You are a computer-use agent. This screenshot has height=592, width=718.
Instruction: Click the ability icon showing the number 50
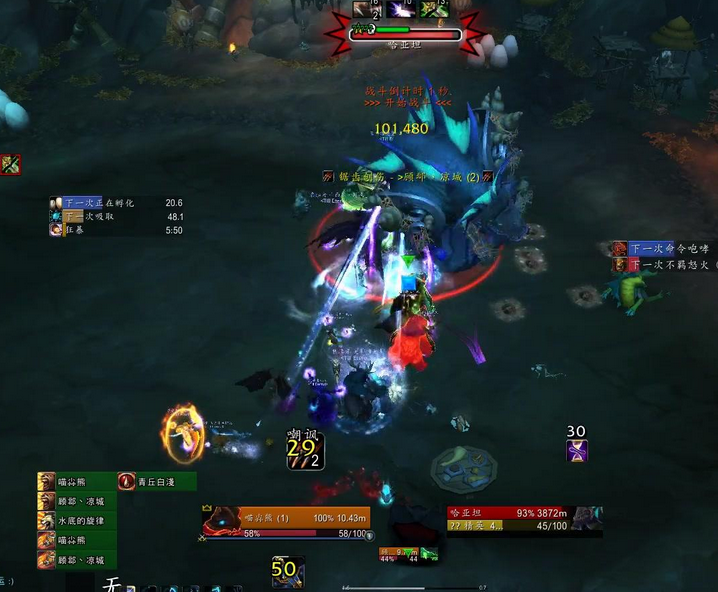click(x=286, y=571)
